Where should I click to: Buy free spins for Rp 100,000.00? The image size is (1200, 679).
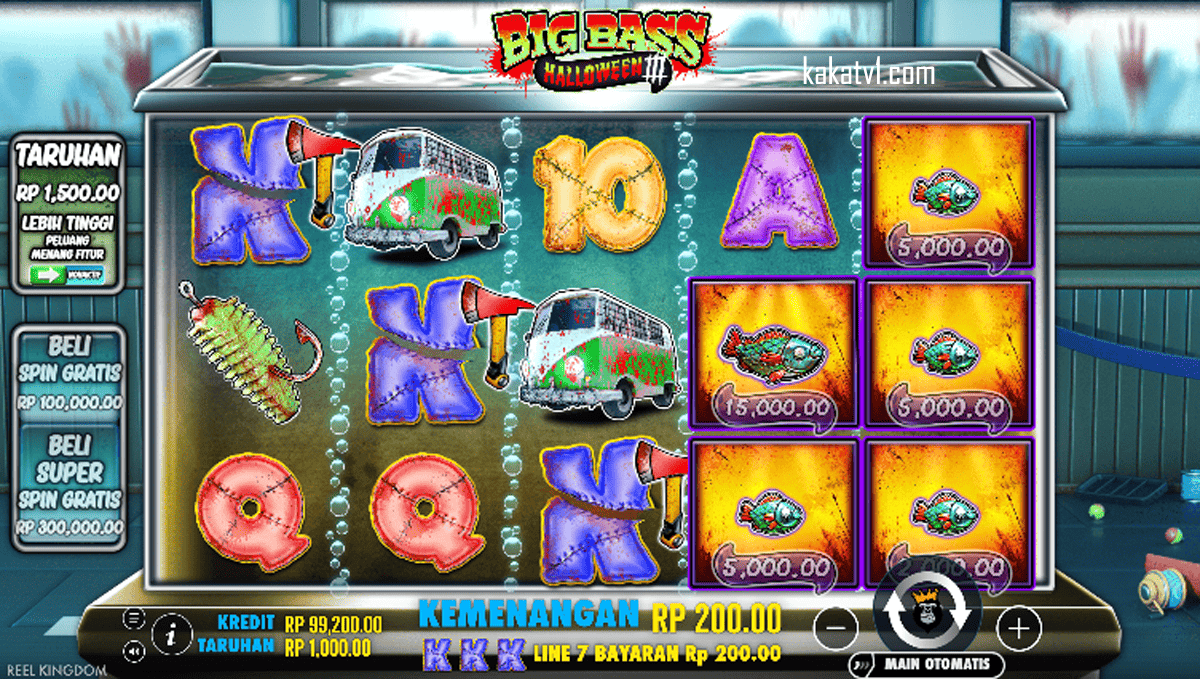click(x=69, y=373)
